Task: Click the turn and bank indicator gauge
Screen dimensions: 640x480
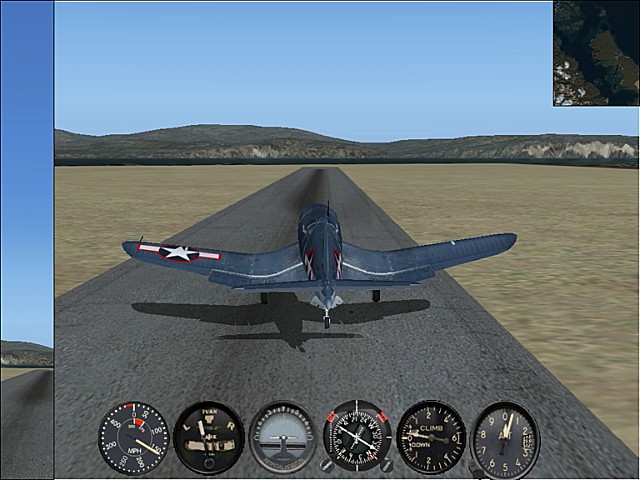Action: [208, 438]
